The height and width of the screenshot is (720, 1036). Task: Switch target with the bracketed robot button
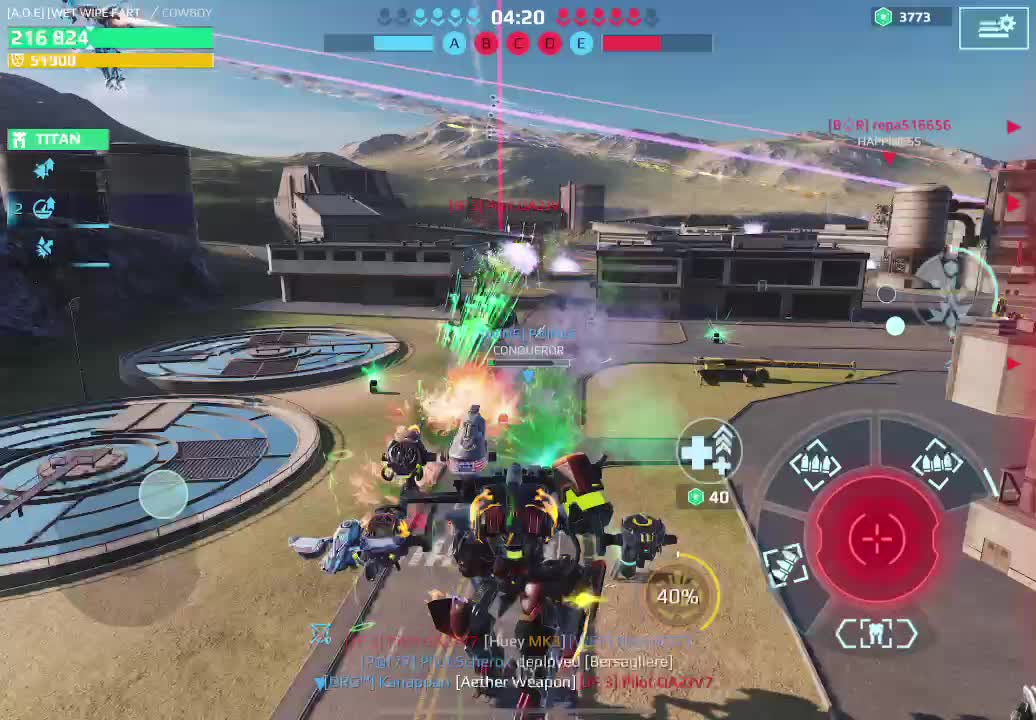click(876, 633)
